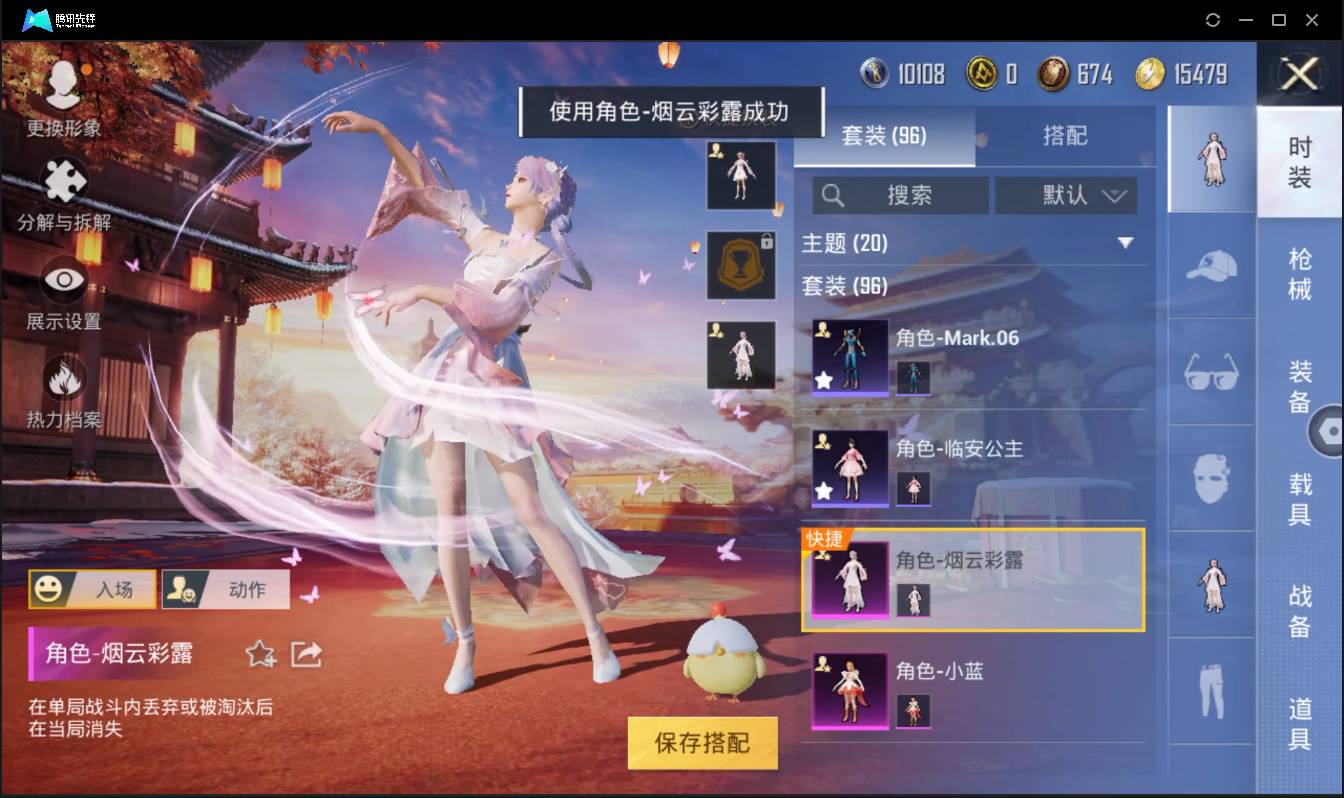The height and width of the screenshot is (798, 1344).
Task: Switch to the 搭配 tab
Action: [x=1065, y=136]
